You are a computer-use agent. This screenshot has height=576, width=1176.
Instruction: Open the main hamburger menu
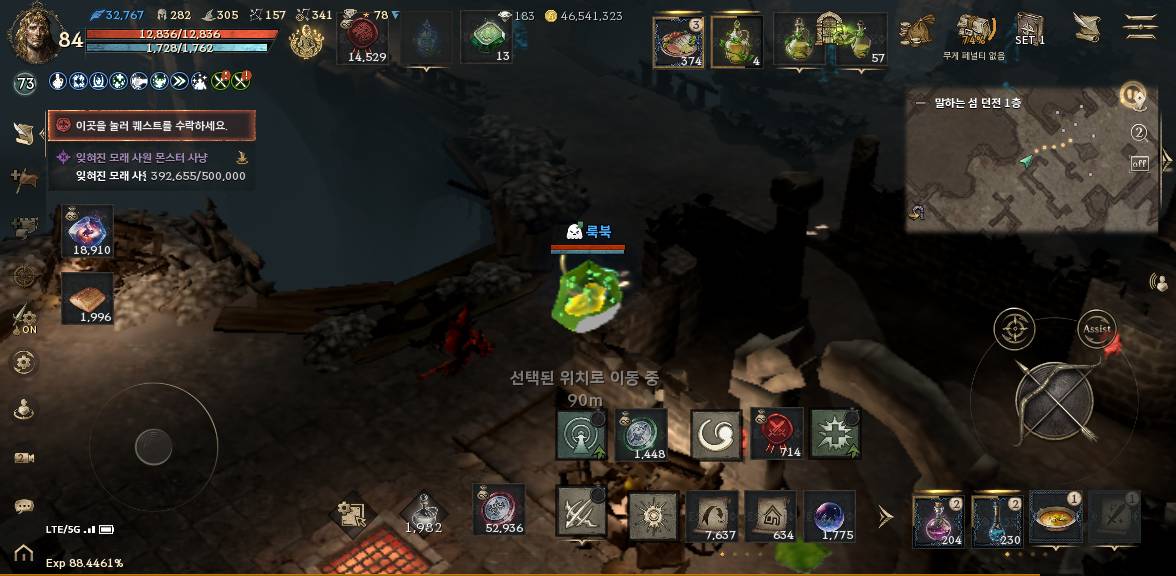(1140, 27)
